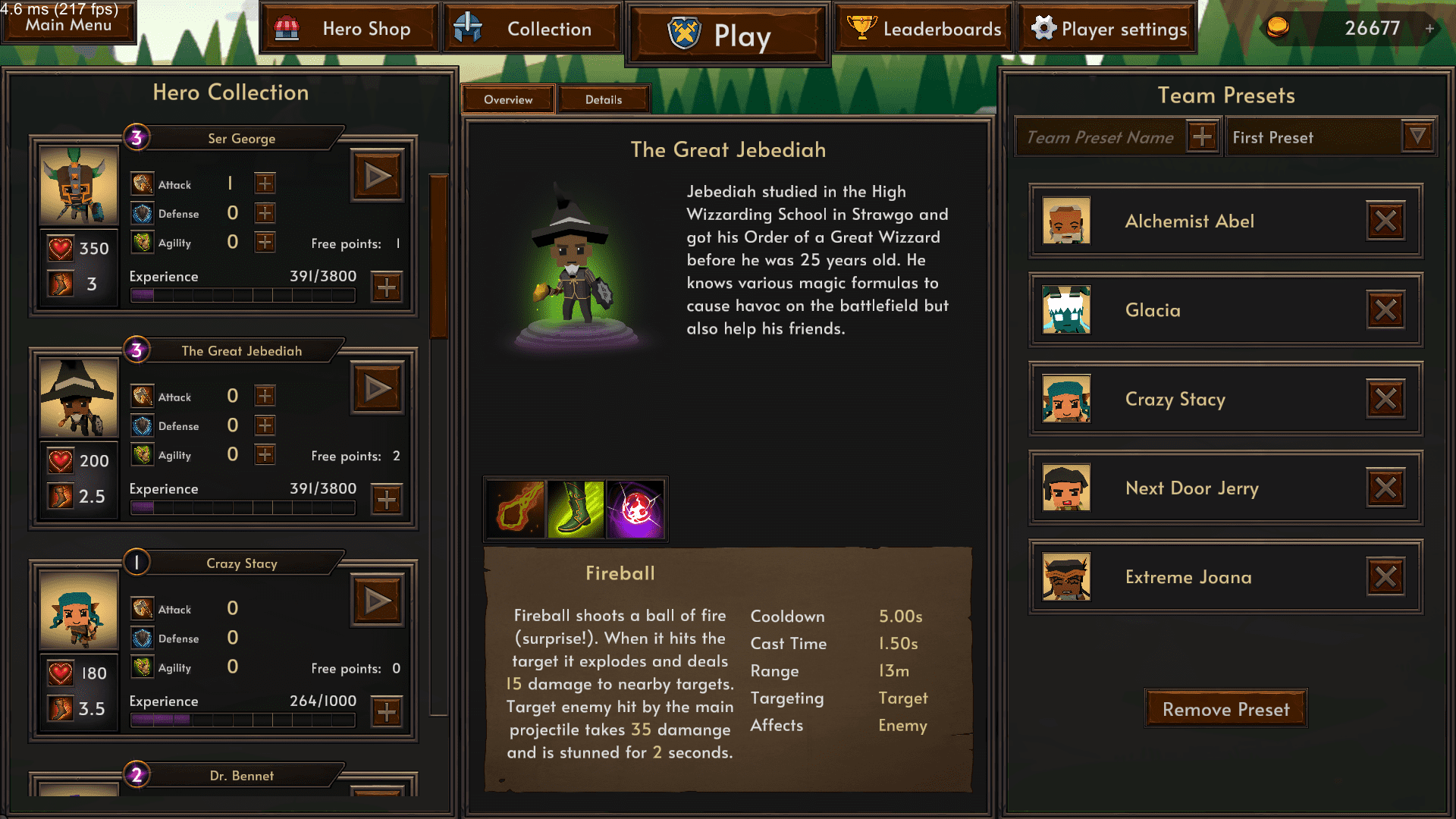Start the Play mode
The width and height of the screenshot is (1456, 819).
pyautogui.click(x=727, y=35)
